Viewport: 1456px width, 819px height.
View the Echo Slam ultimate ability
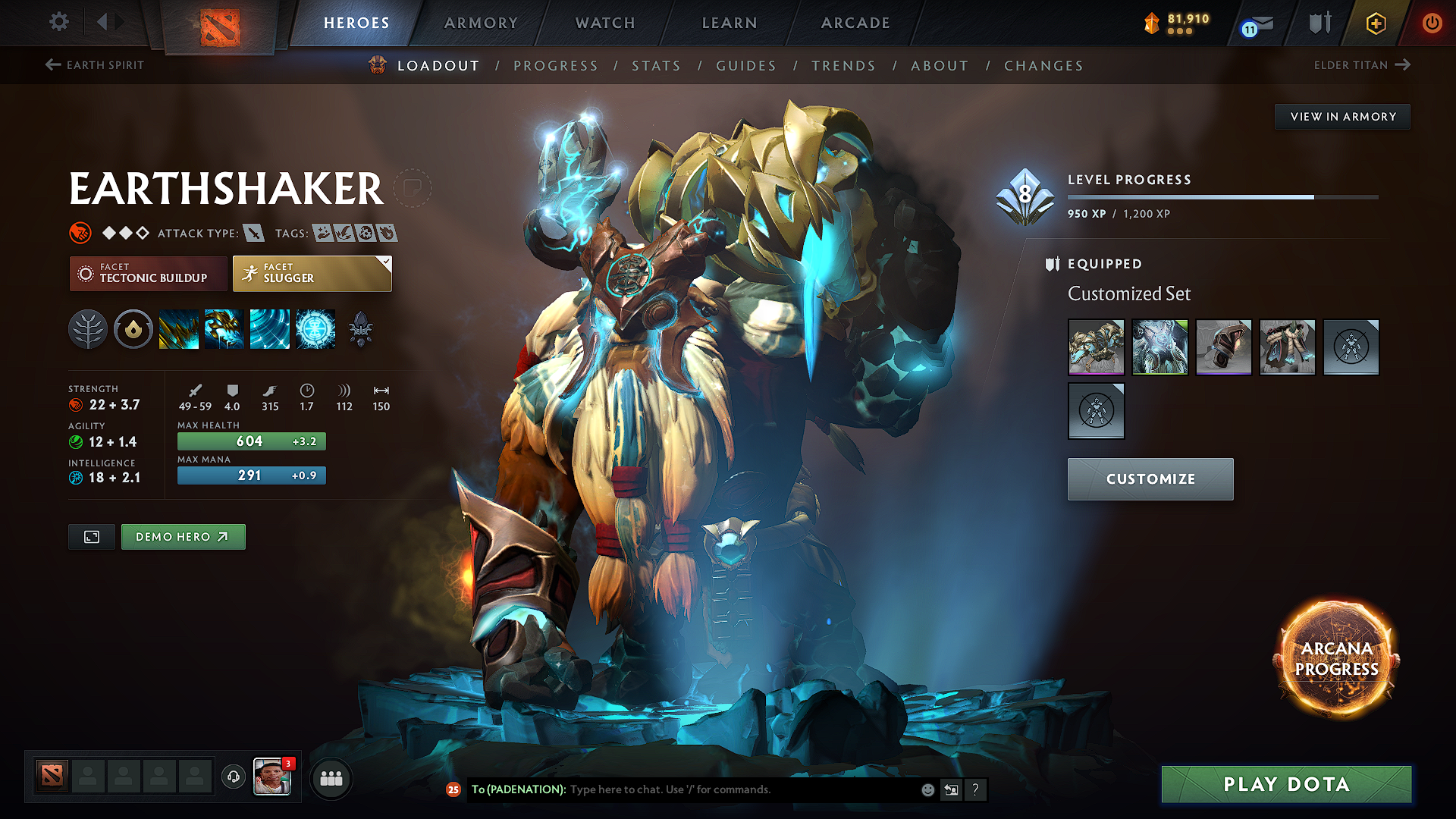click(x=315, y=329)
